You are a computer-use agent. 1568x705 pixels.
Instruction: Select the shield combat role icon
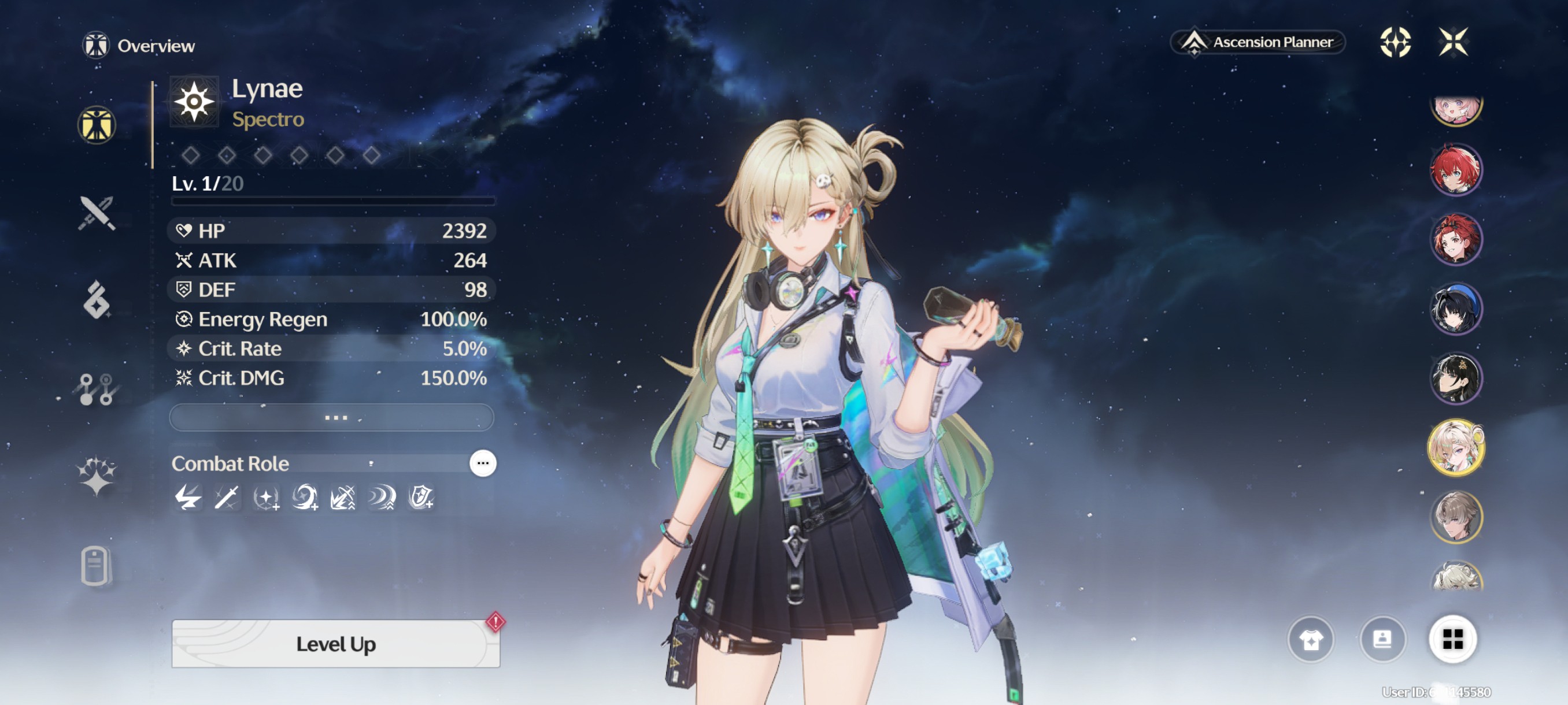pos(421,498)
